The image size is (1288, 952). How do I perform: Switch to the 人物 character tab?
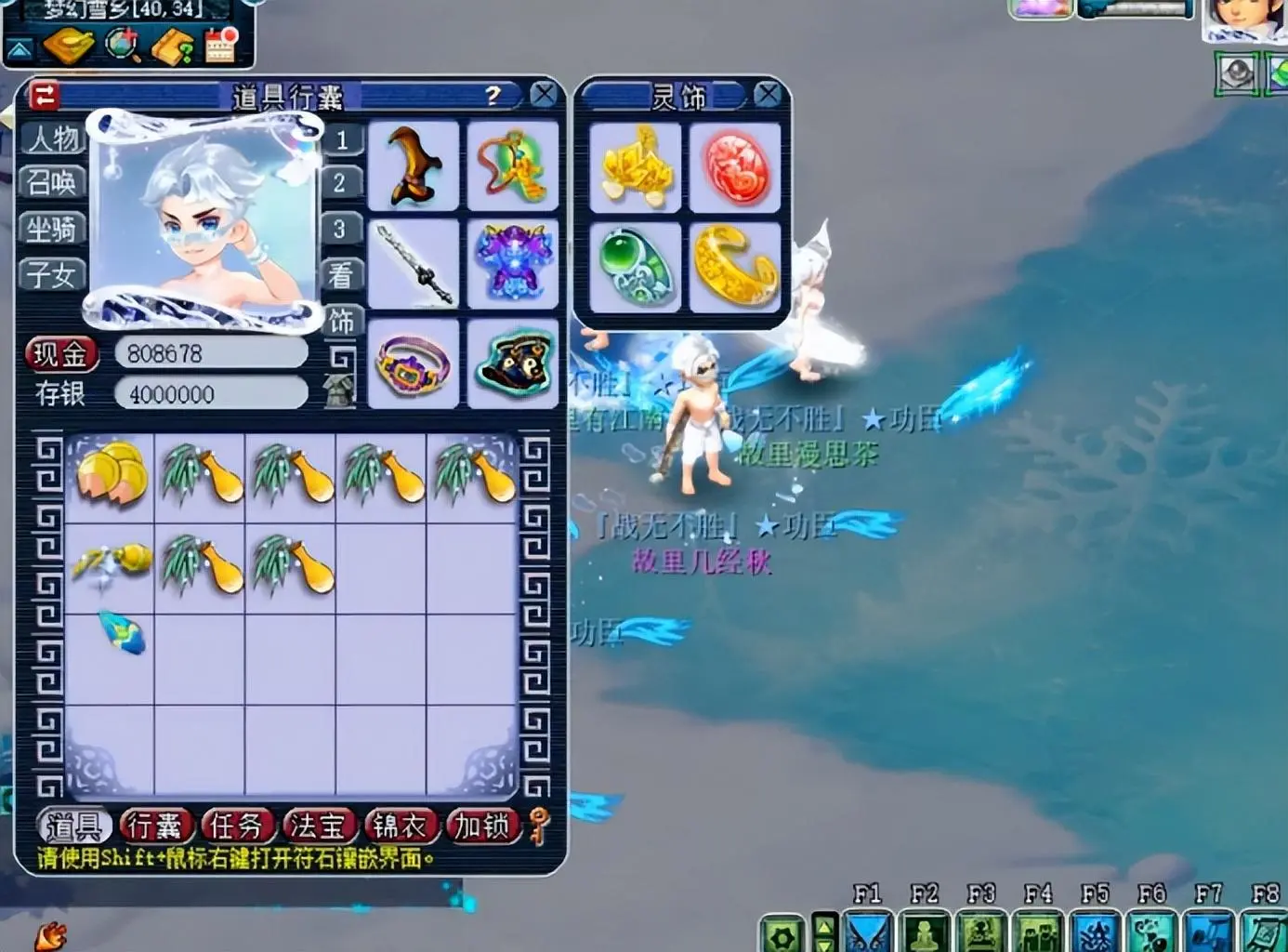pos(54,139)
